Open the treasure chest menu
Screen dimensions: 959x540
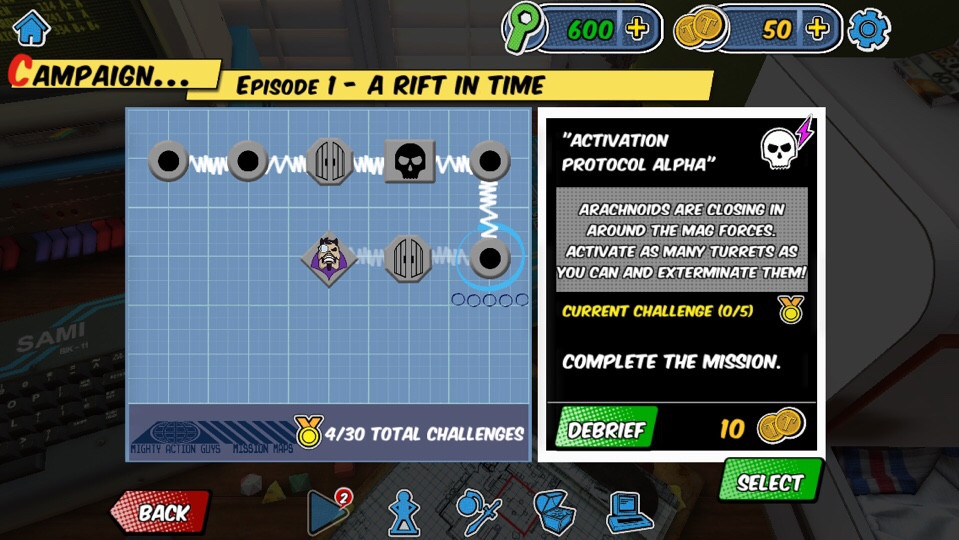pyautogui.click(x=553, y=512)
